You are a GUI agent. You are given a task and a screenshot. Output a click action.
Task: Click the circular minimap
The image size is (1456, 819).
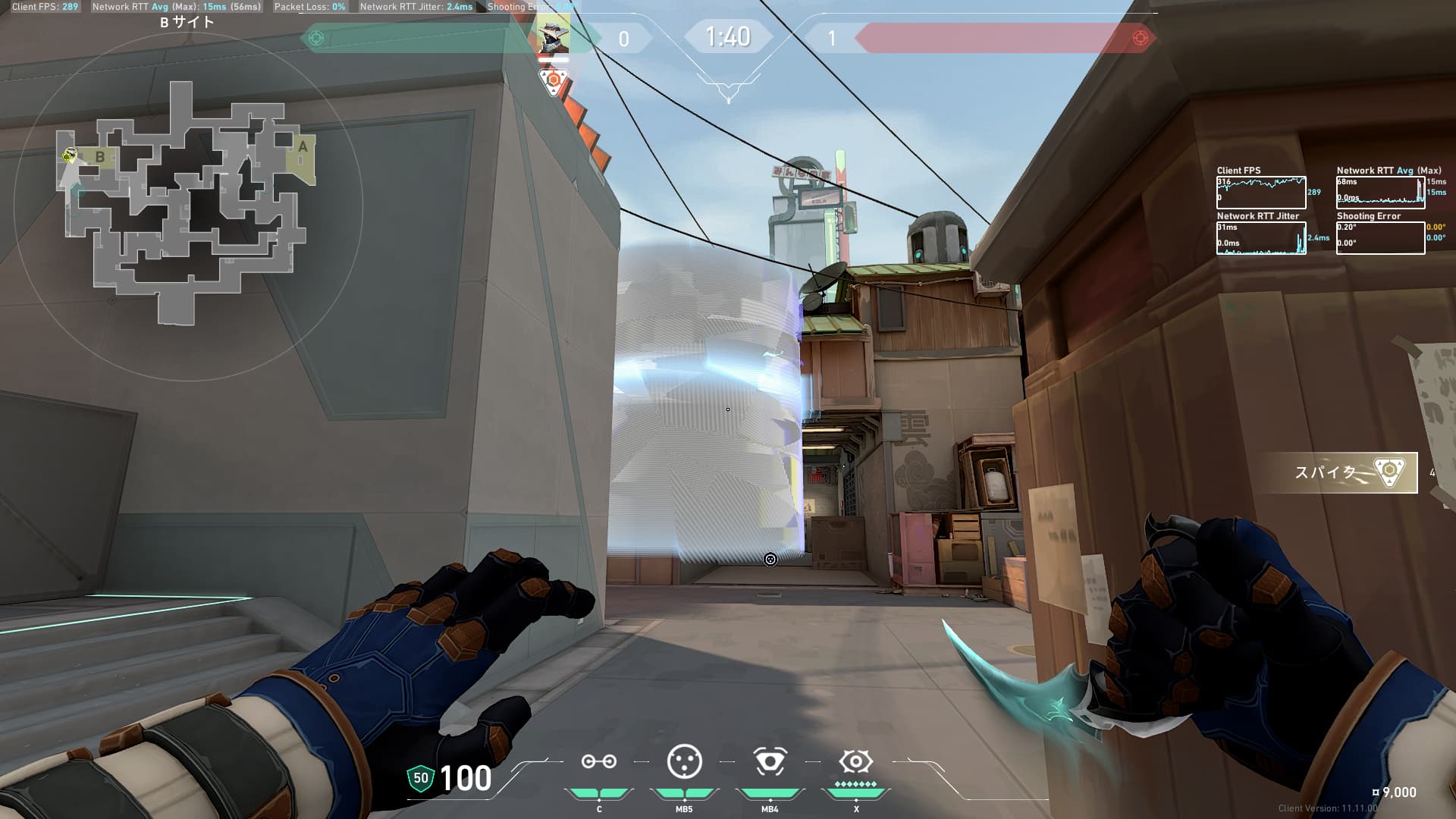[x=188, y=205]
